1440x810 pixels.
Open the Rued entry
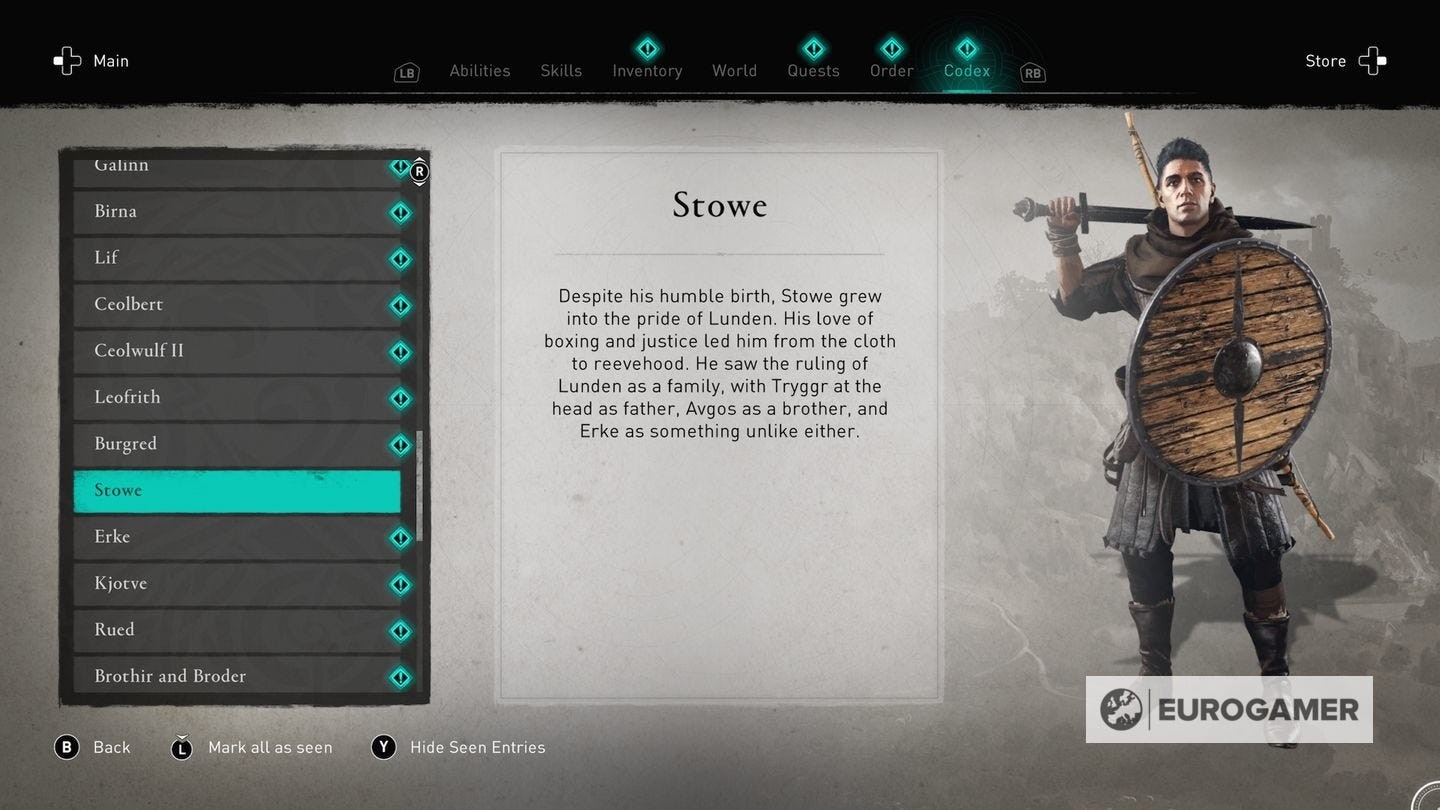tap(237, 630)
